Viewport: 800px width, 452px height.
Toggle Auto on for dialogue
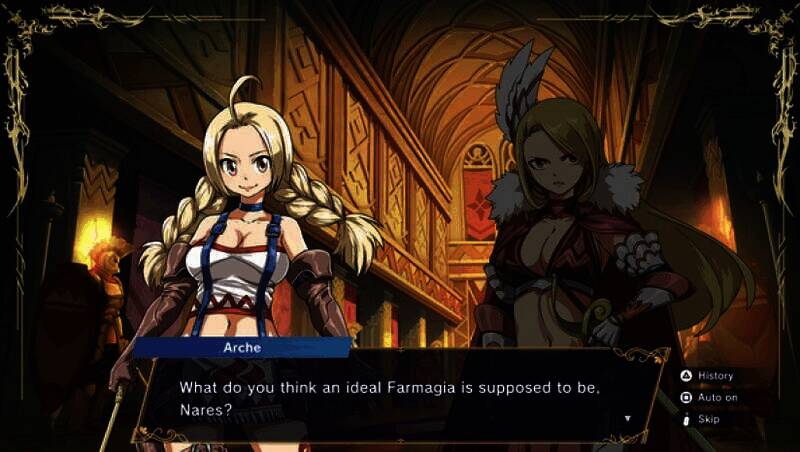tap(709, 397)
